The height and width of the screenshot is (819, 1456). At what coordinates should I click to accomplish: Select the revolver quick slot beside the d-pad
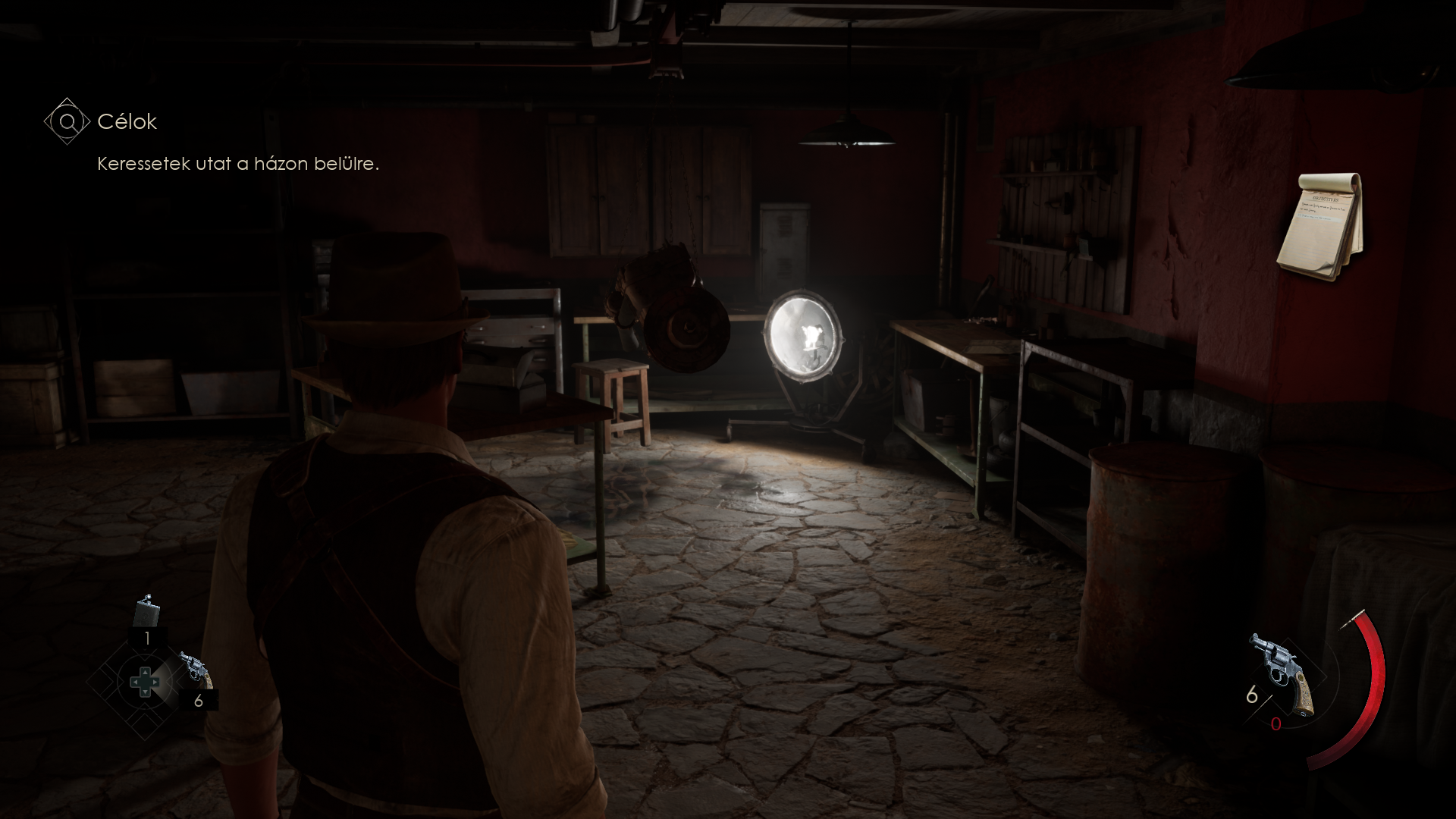tap(196, 670)
